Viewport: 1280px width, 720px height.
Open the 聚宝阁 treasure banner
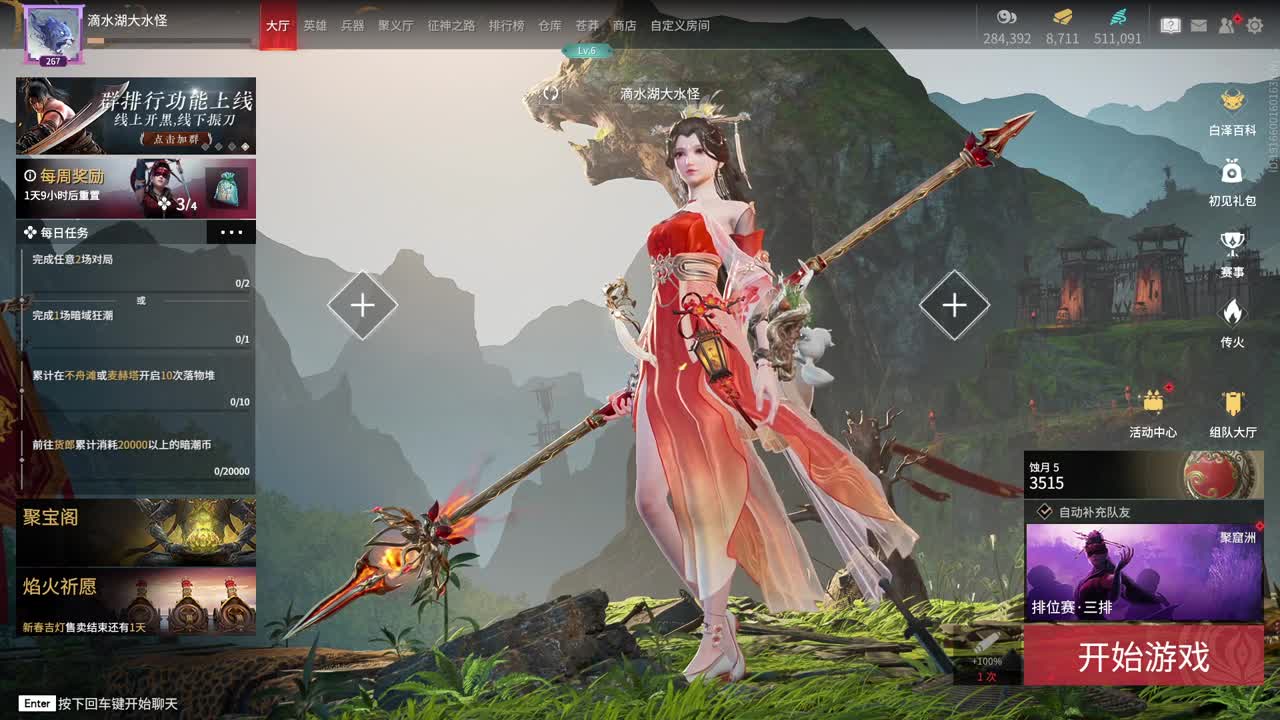[x=135, y=532]
